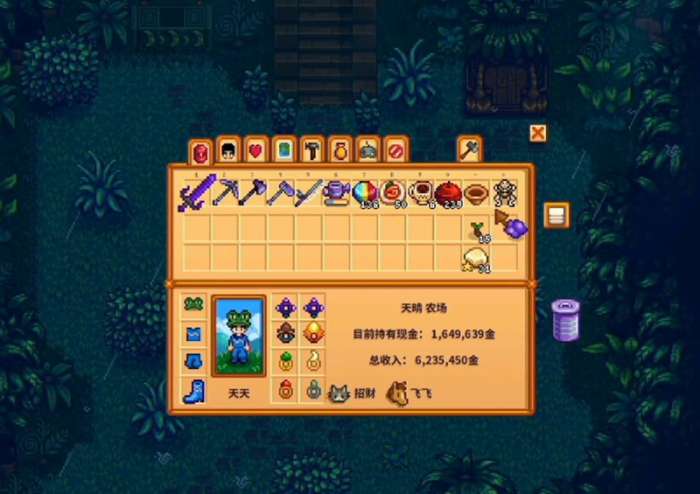Switch to the crafting hammer tab
The height and width of the screenshot is (494, 700).
coord(312,151)
